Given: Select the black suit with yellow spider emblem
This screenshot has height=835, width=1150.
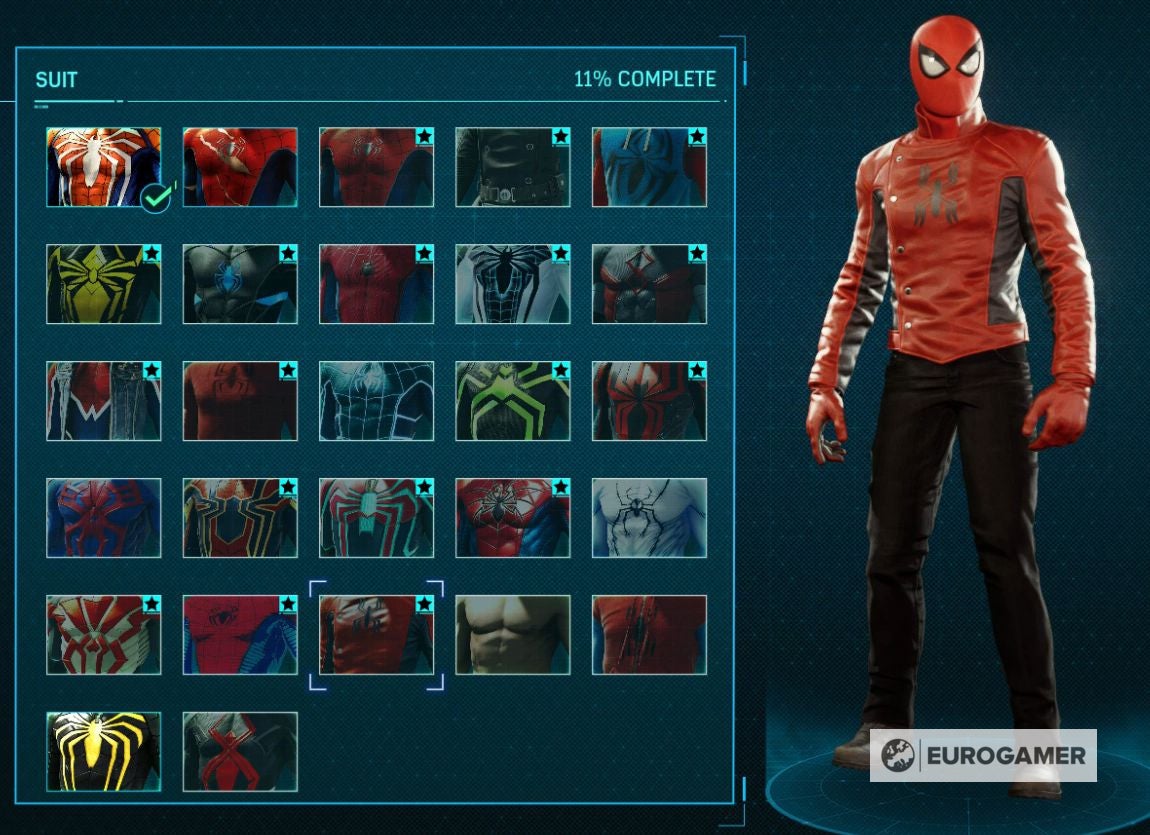Looking at the screenshot, I should pos(103,752).
